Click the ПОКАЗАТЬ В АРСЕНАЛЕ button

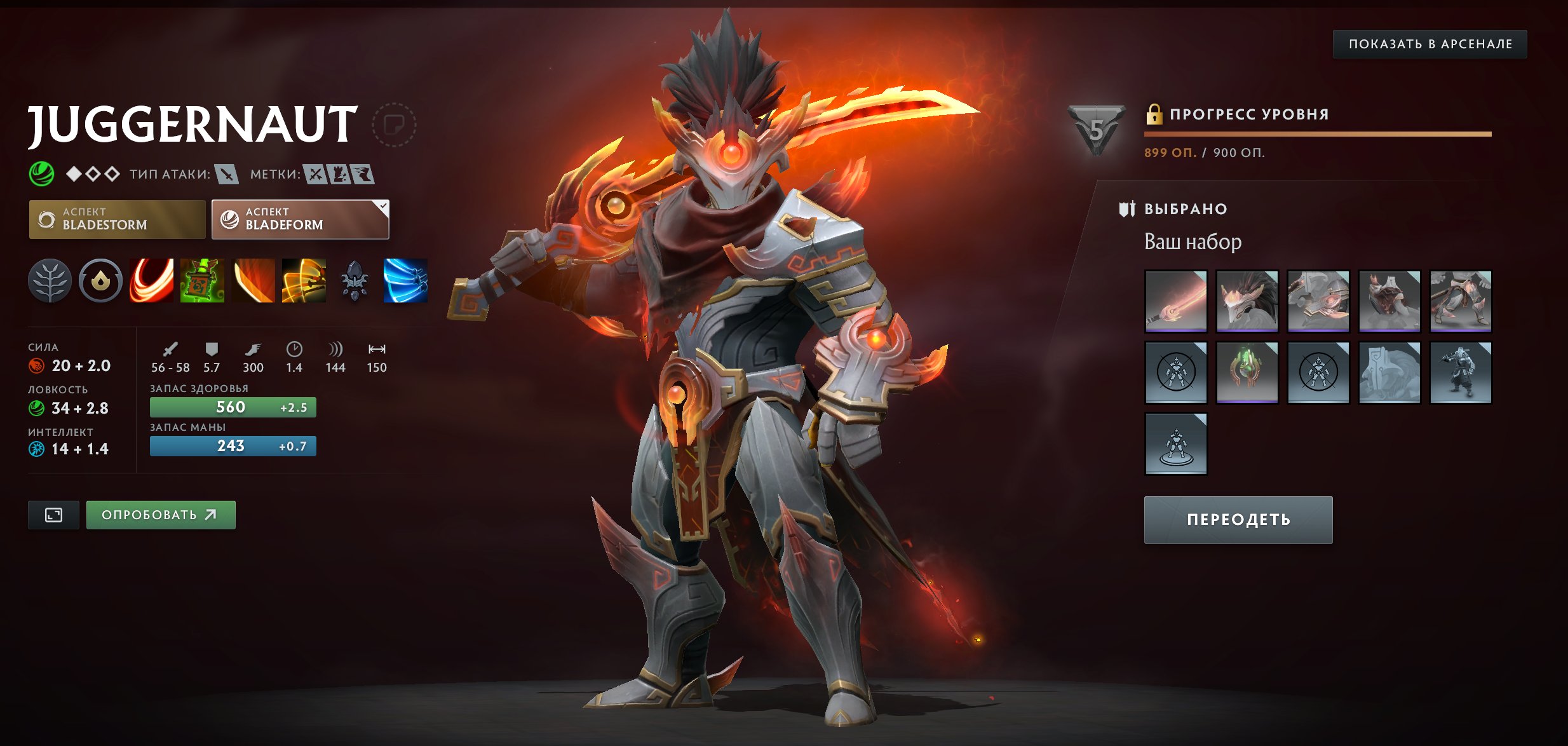click(x=1429, y=44)
